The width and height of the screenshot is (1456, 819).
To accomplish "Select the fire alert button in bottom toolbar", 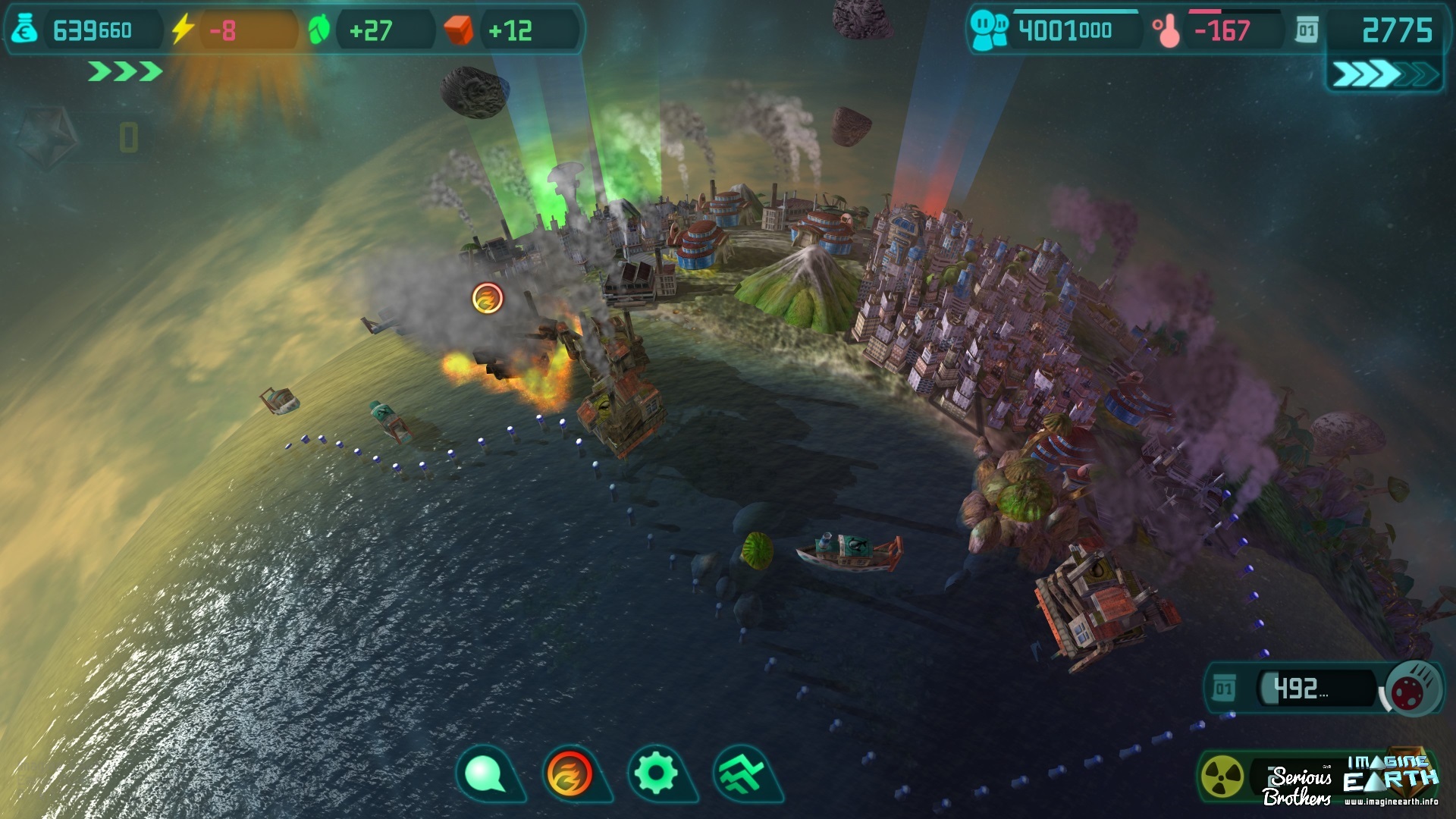I will [x=570, y=774].
